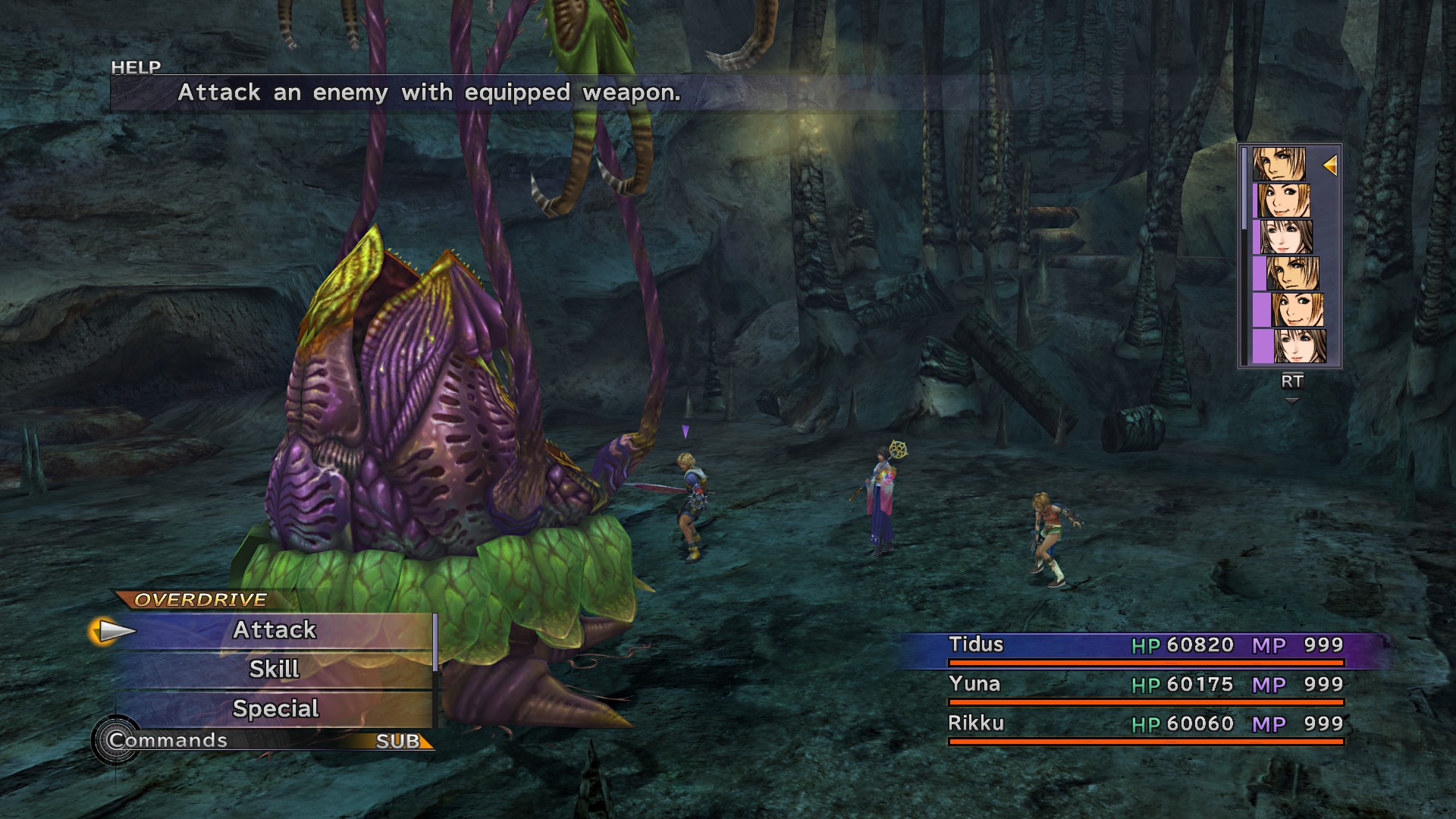Image resolution: width=1456 pixels, height=819 pixels.
Task: Select the Attack command
Action: click(275, 630)
